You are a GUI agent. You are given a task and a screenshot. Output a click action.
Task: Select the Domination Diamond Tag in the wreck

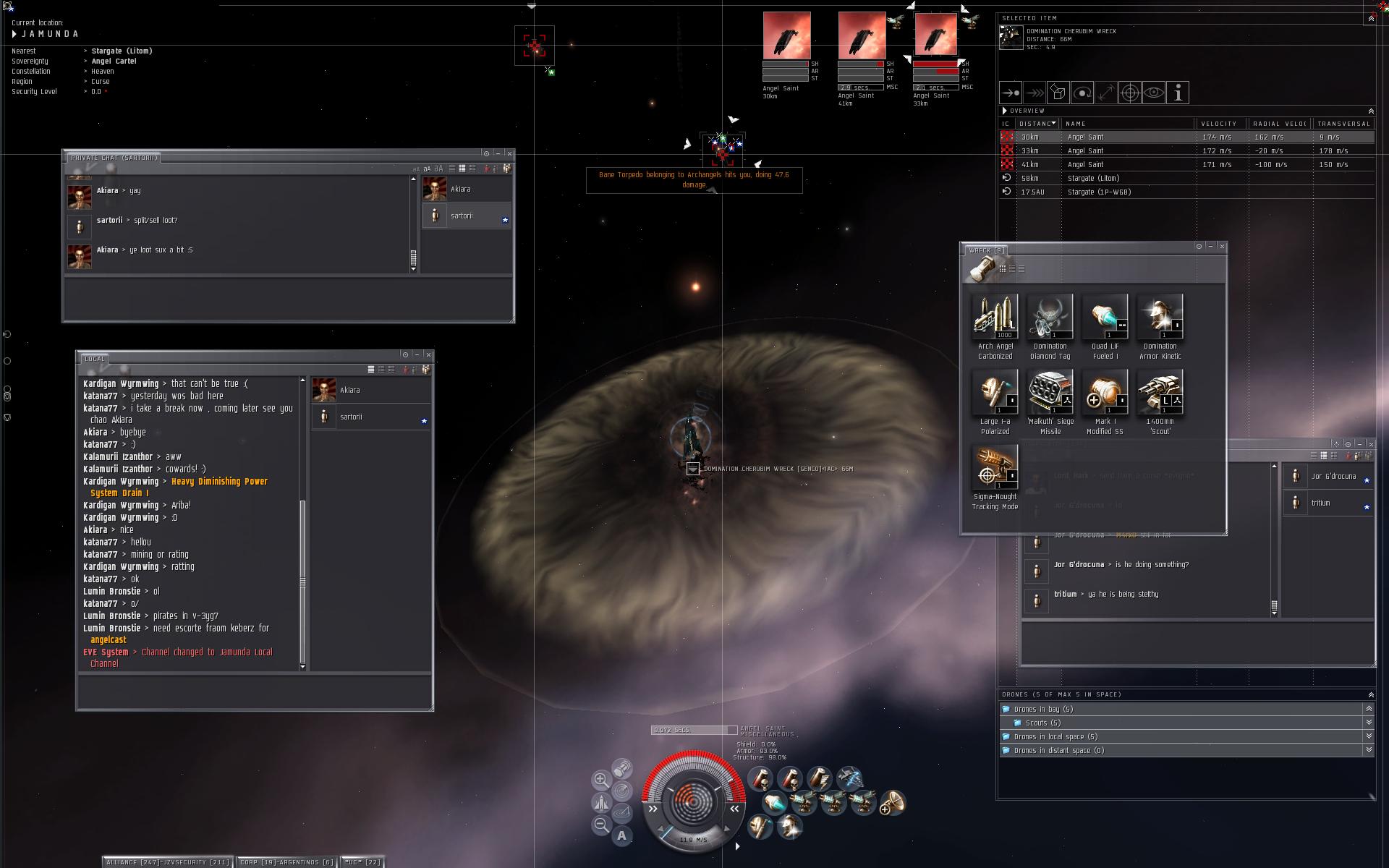pos(1050,317)
